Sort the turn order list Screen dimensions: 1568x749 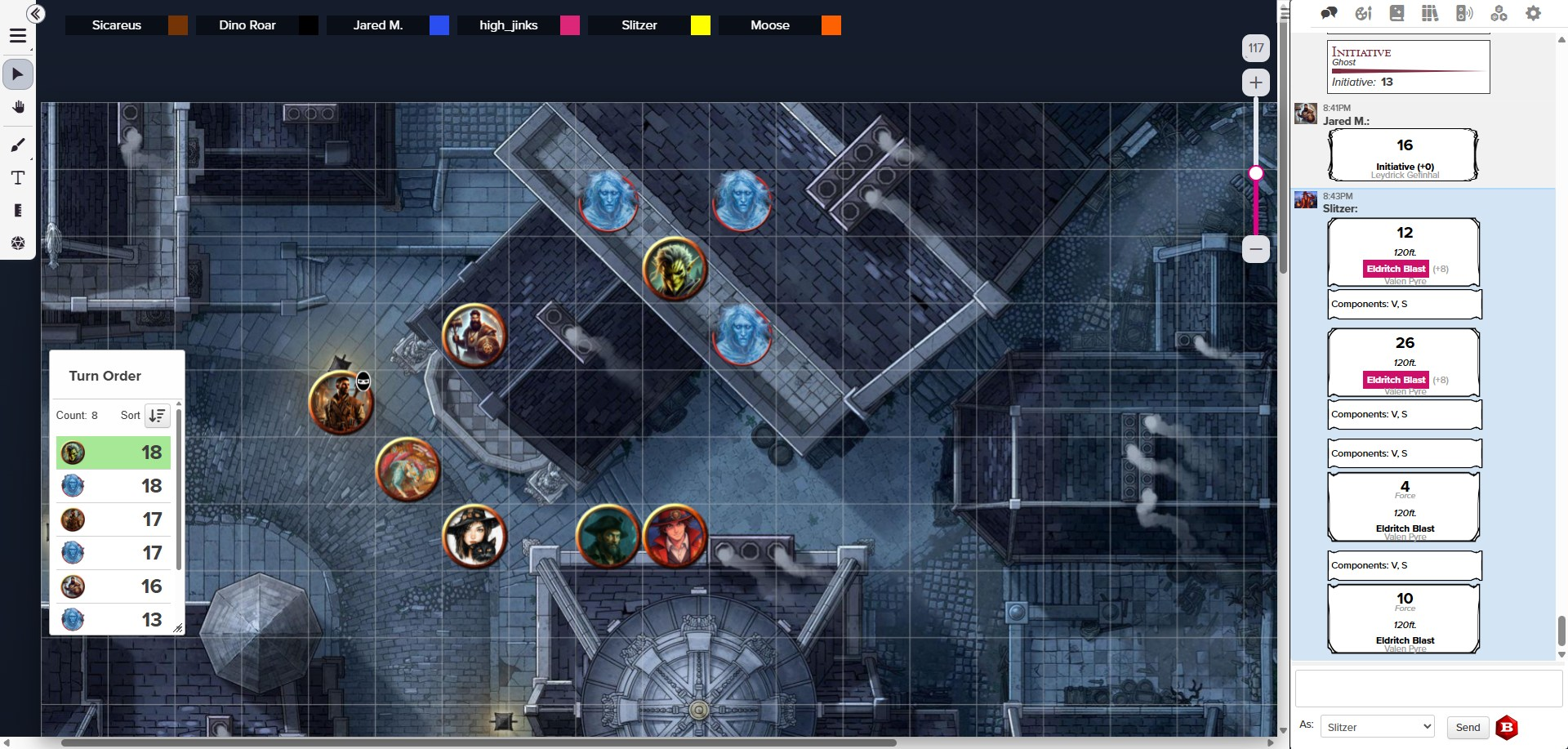[x=157, y=416]
